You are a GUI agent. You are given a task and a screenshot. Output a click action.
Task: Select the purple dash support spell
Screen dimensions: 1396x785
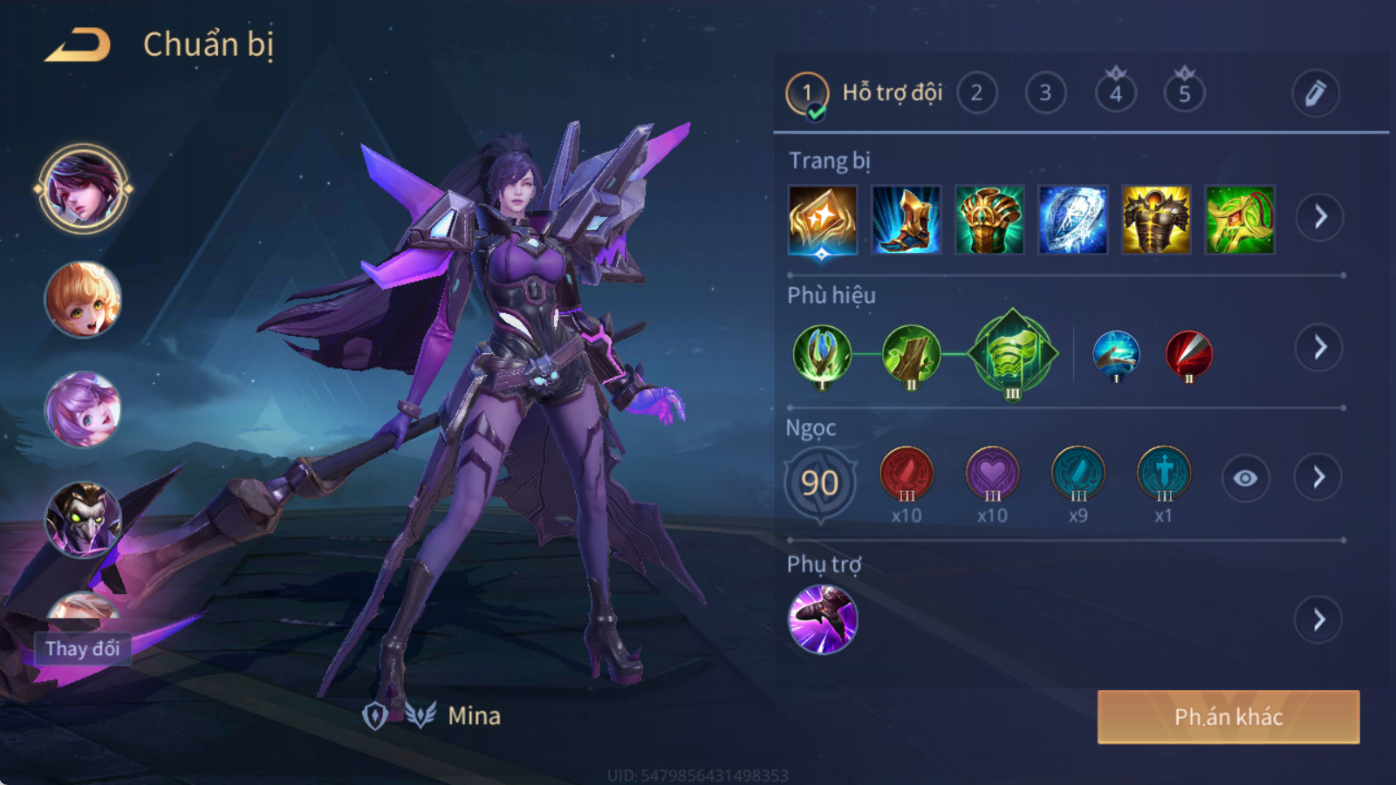823,620
